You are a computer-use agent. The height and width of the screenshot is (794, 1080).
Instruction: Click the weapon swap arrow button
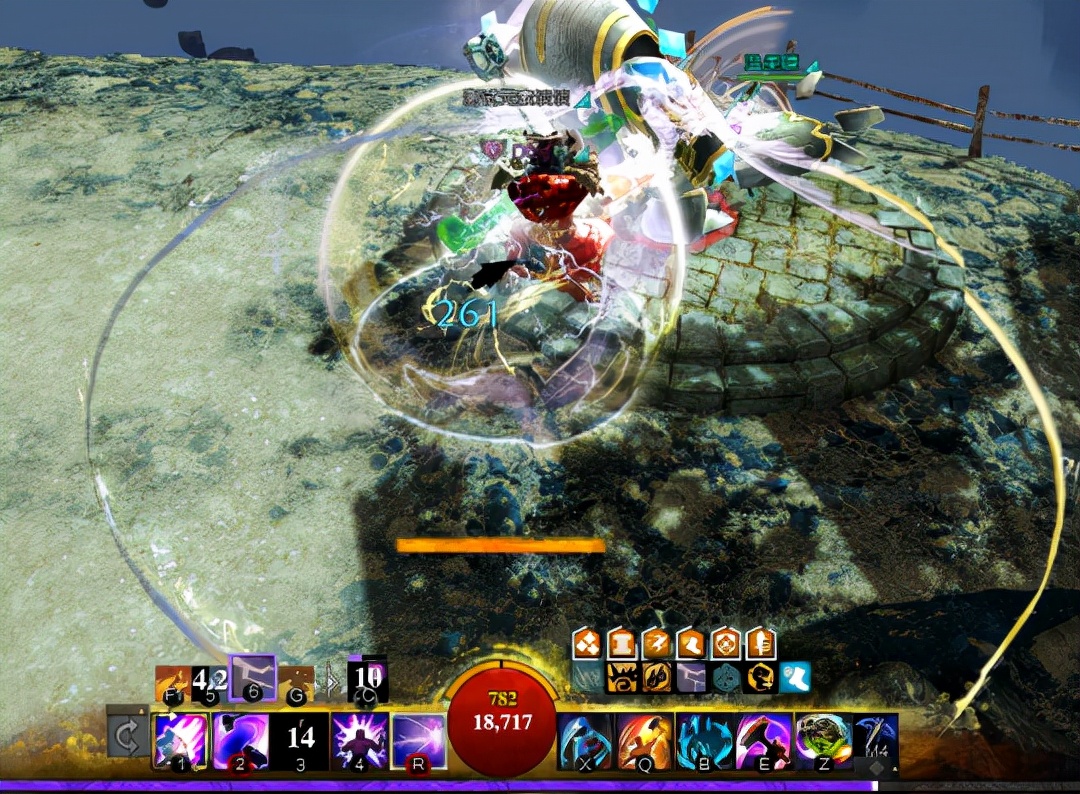(x=127, y=739)
